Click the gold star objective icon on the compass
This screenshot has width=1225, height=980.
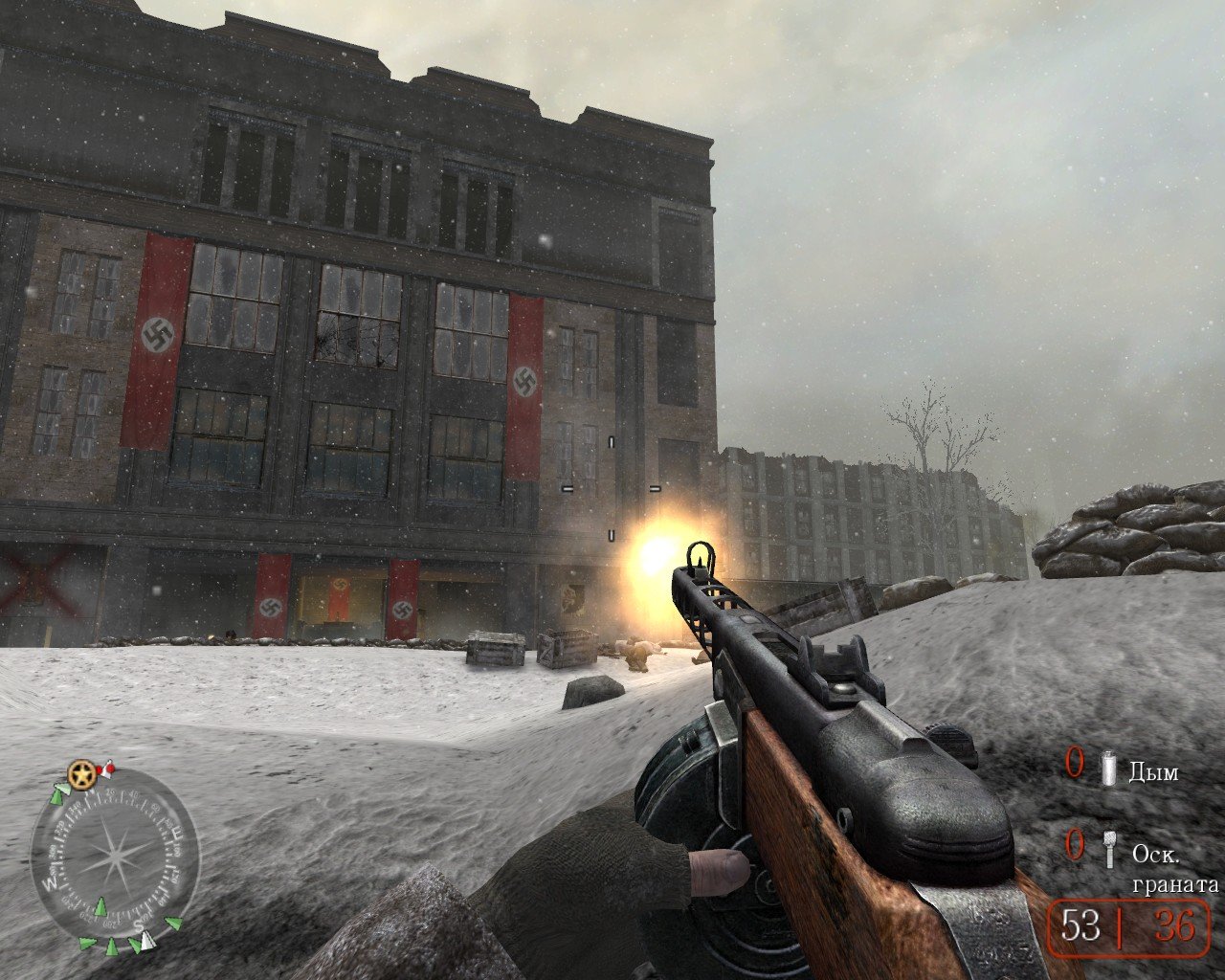tap(80, 774)
